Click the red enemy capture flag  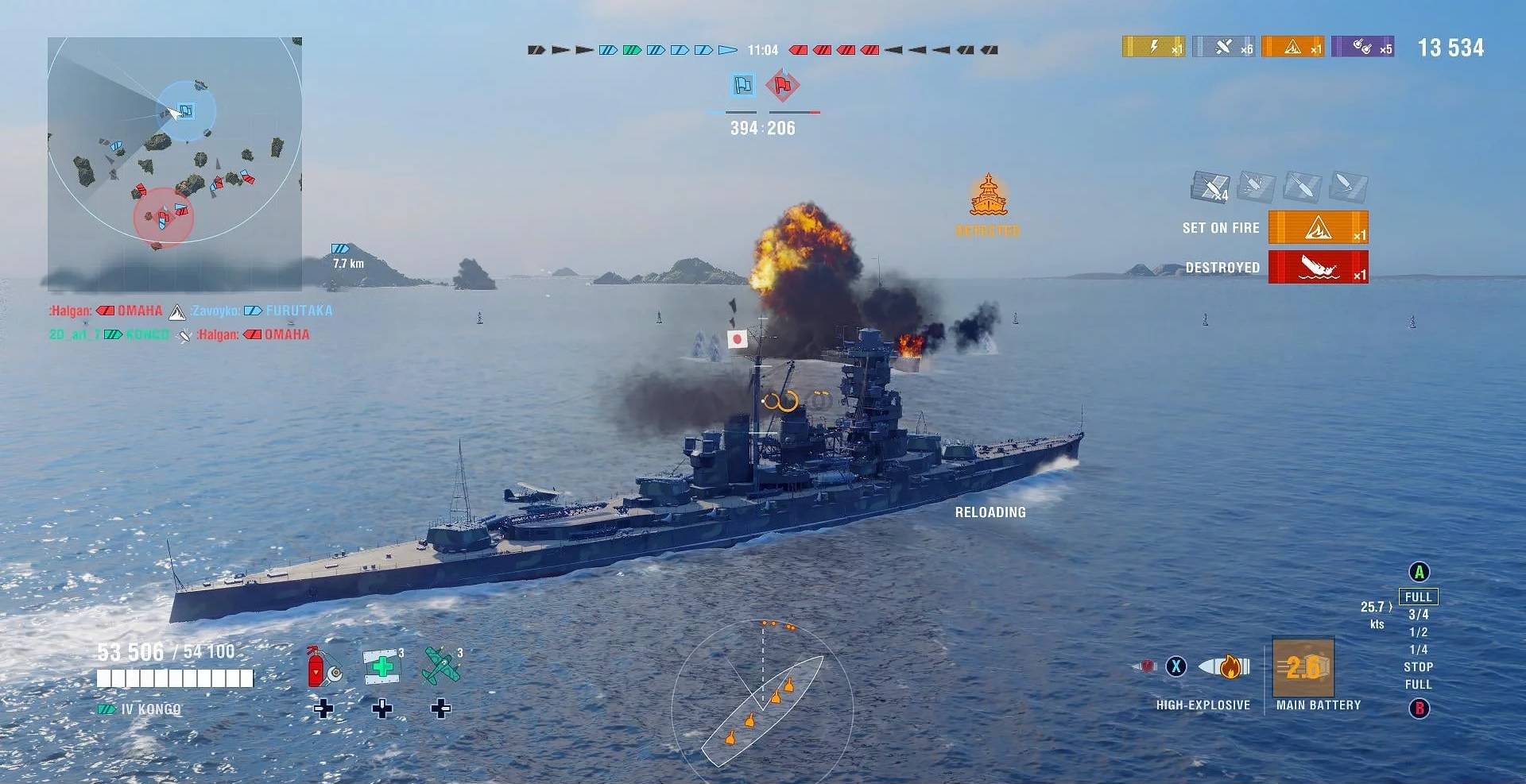click(x=783, y=85)
